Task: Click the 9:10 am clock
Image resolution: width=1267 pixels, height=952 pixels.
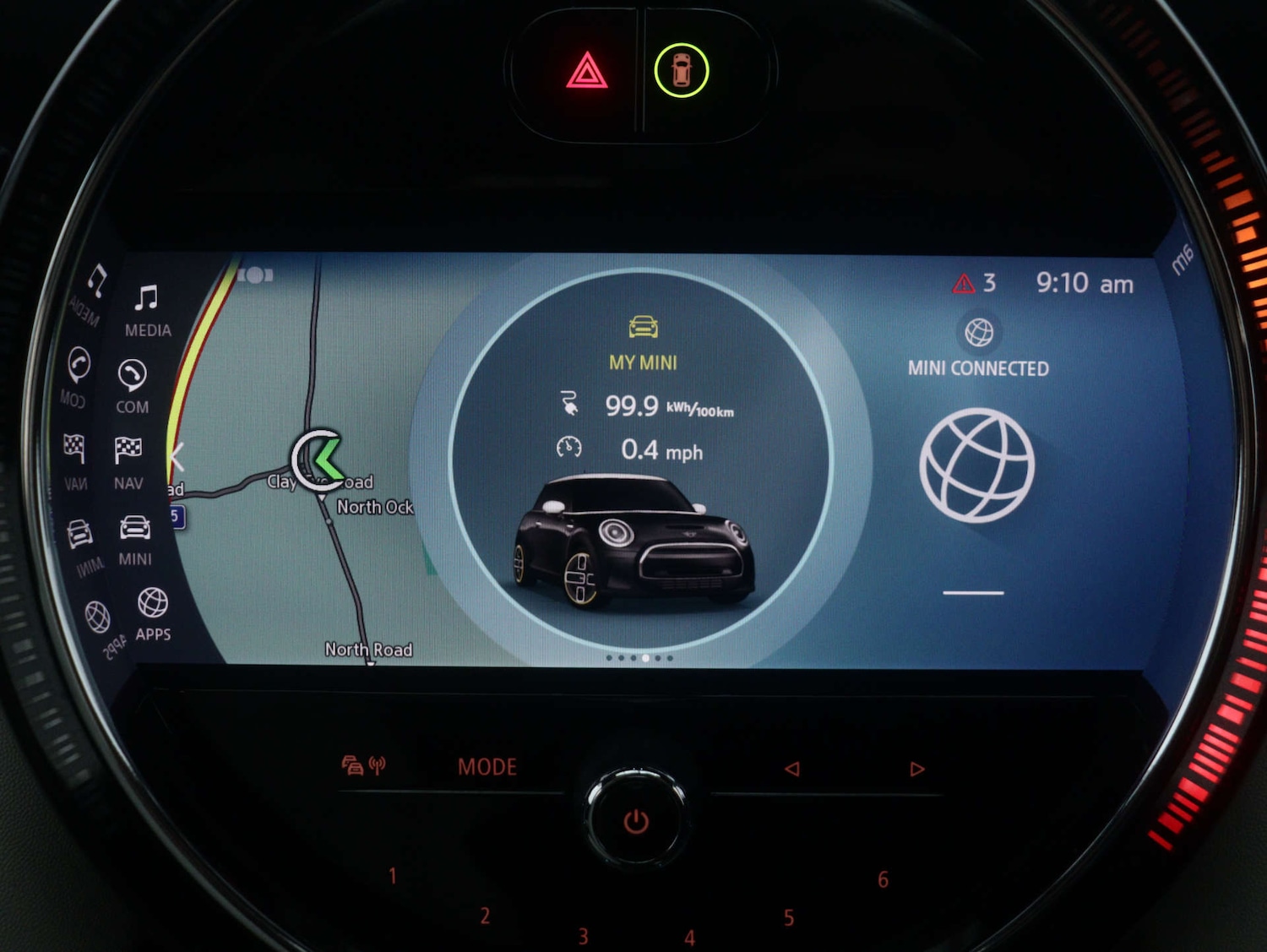Action: pyautogui.click(x=1085, y=283)
